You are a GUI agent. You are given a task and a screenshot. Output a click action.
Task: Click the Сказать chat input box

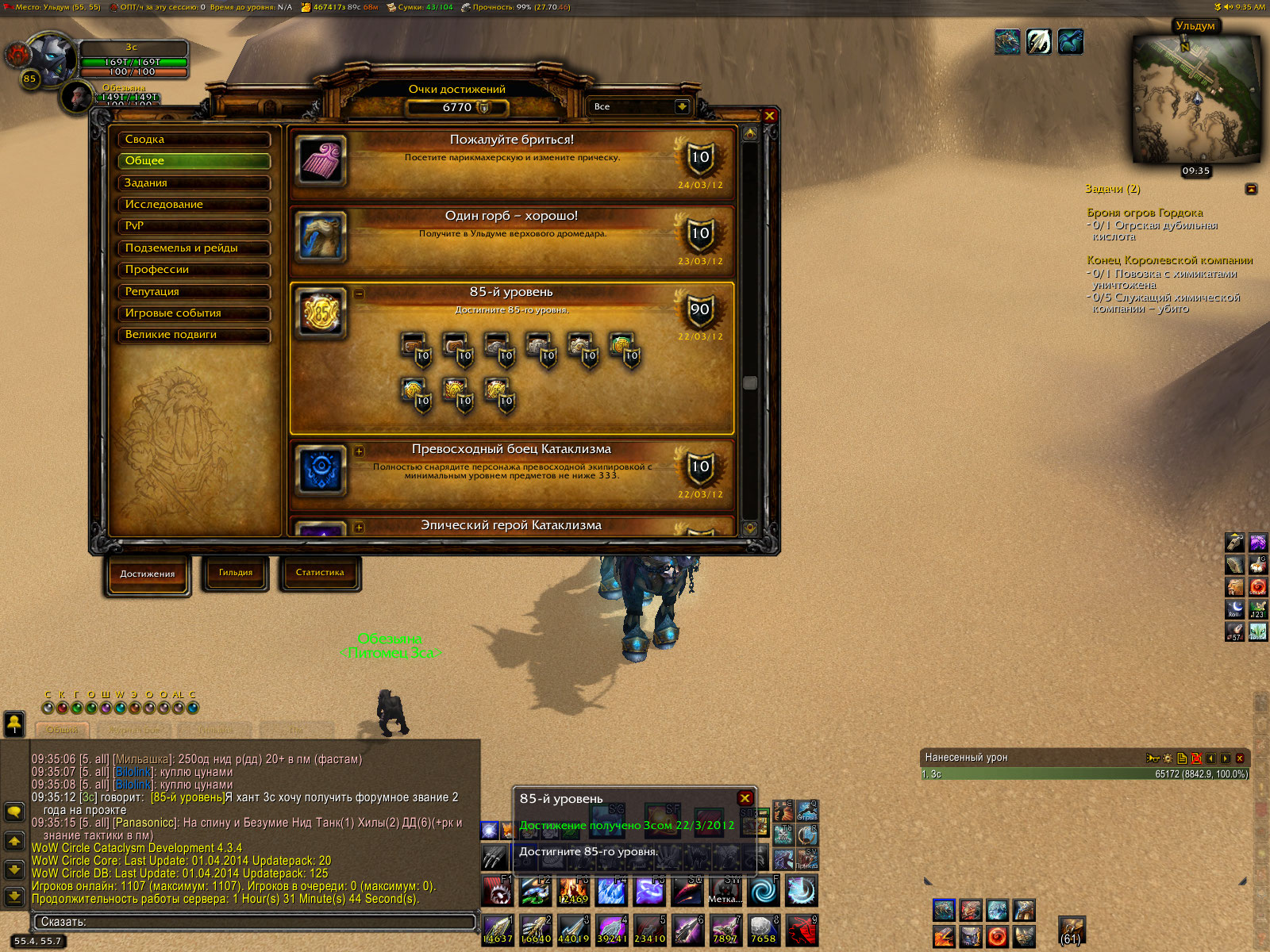(x=254, y=922)
